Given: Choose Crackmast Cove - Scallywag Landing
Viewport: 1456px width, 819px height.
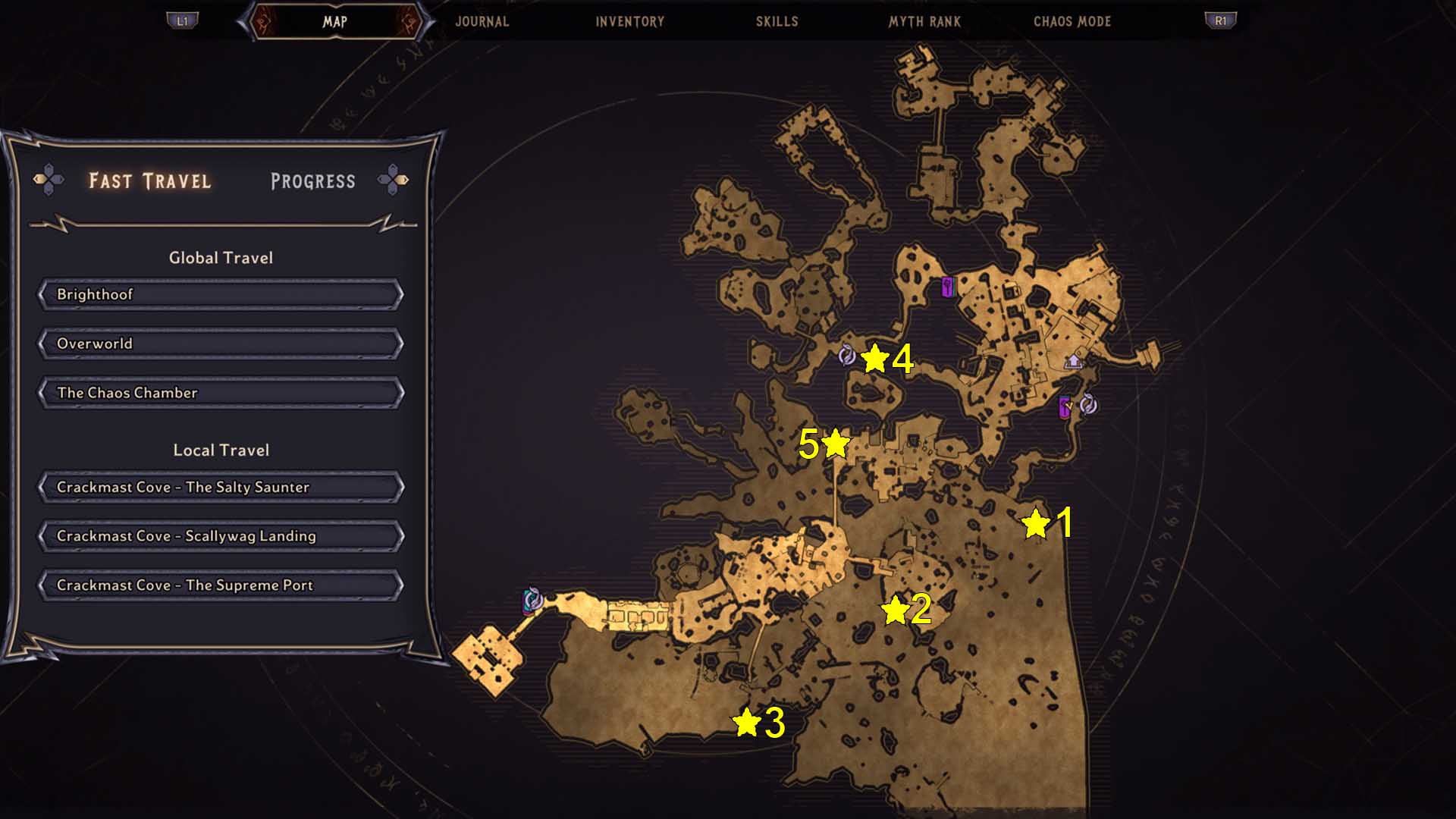Looking at the screenshot, I should (221, 536).
